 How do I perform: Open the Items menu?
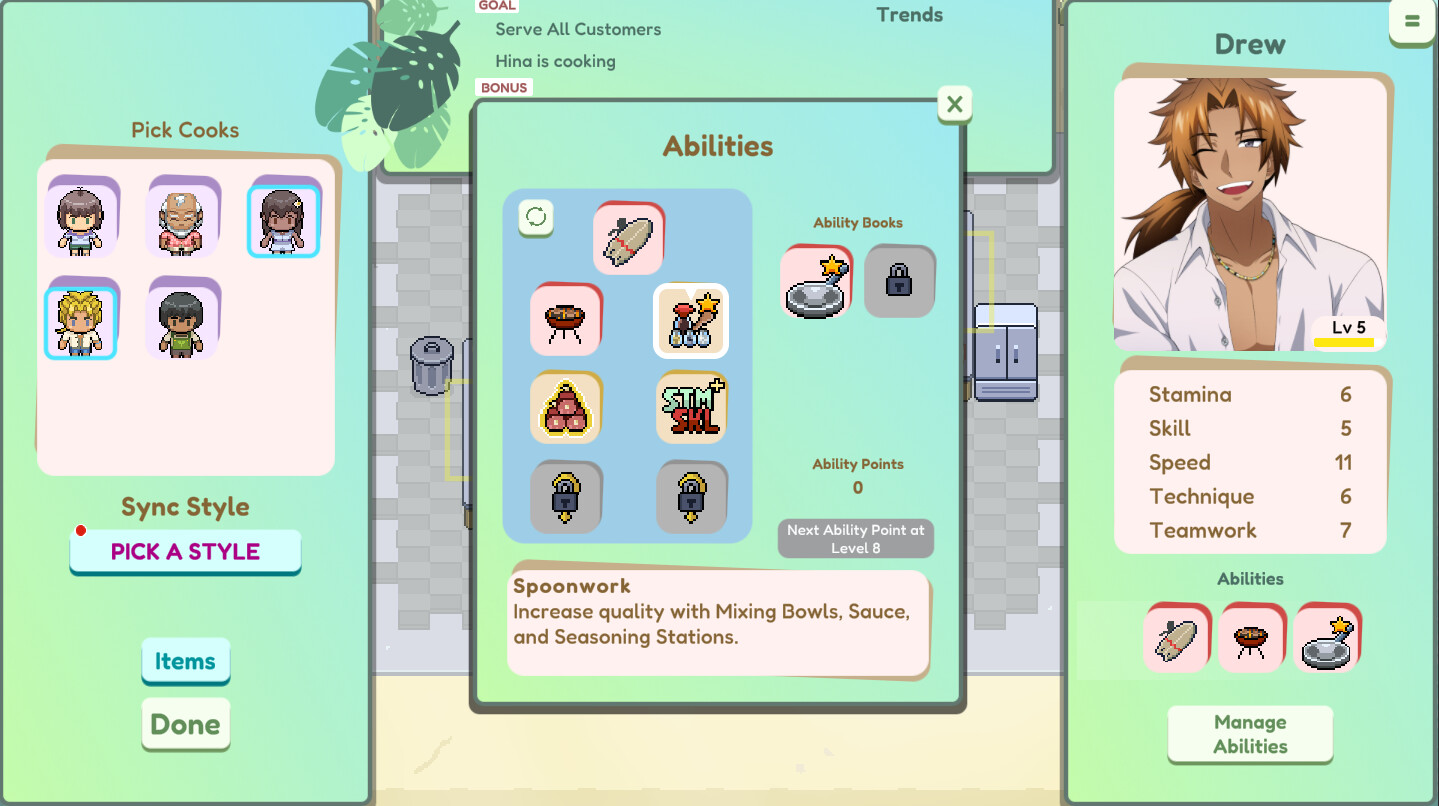[x=185, y=661]
